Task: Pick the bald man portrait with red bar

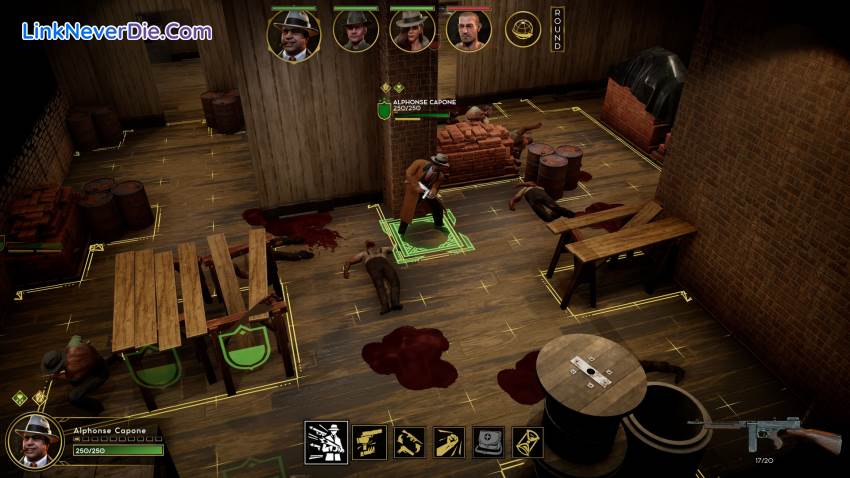Action: point(468,32)
